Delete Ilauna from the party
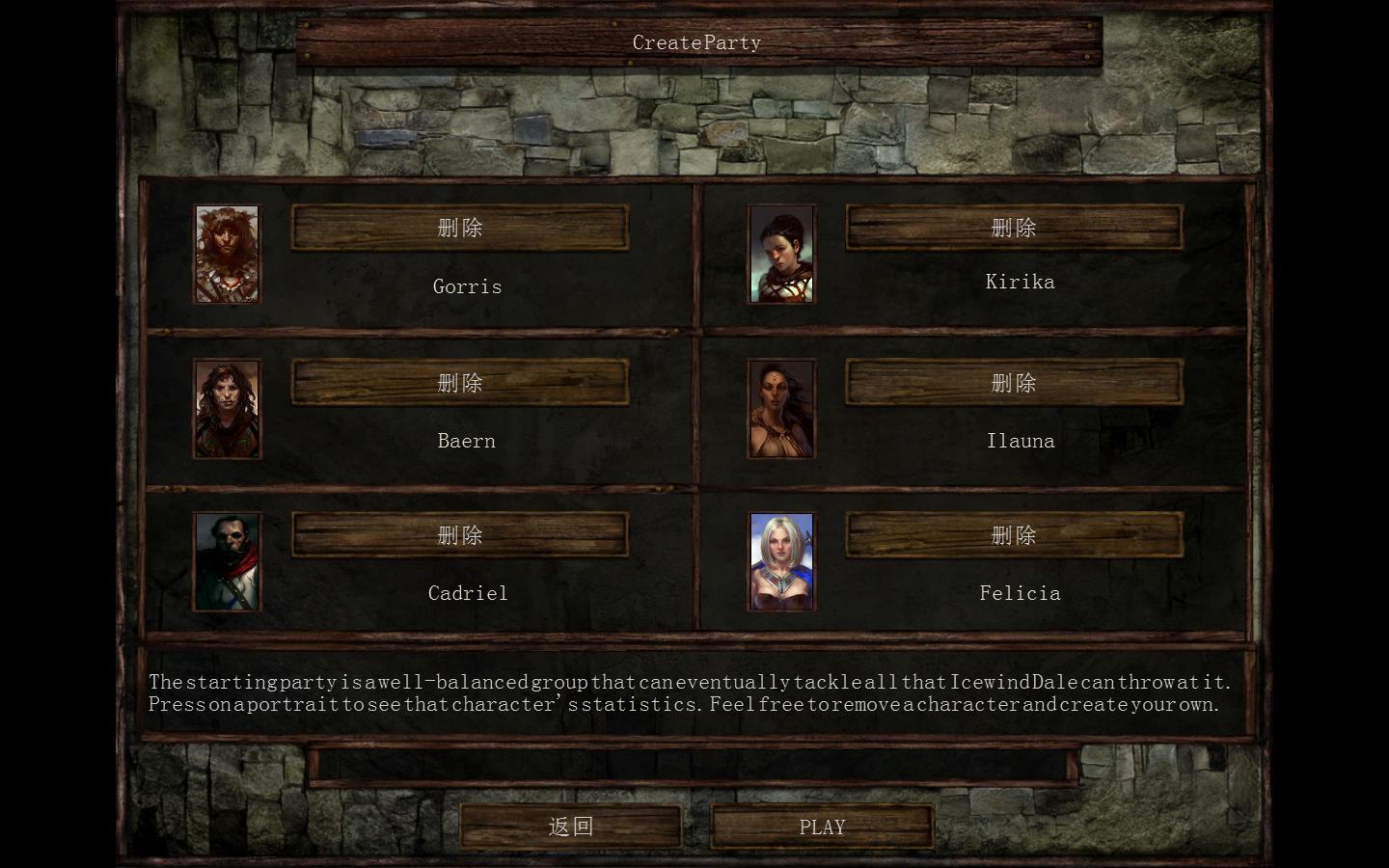 [x=1014, y=383]
